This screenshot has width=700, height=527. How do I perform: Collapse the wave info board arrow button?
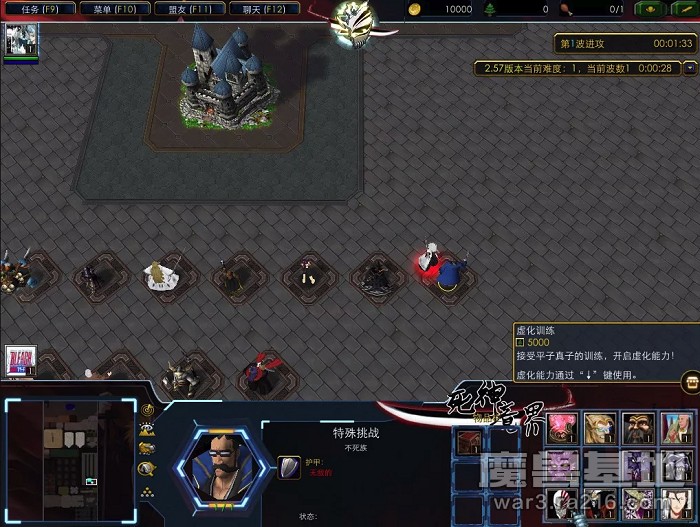(690, 68)
